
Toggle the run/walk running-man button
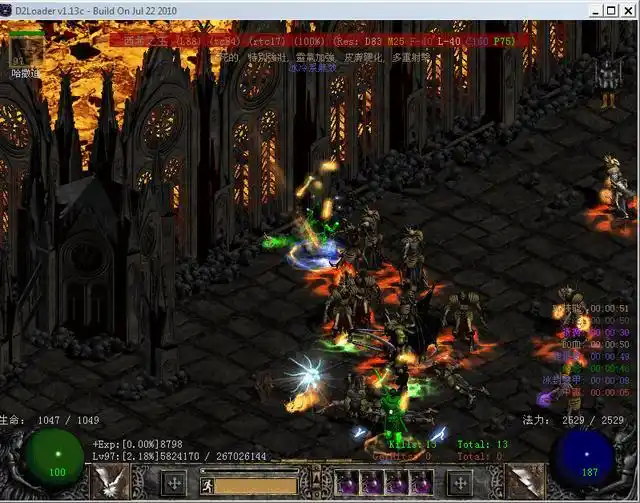click(x=208, y=485)
